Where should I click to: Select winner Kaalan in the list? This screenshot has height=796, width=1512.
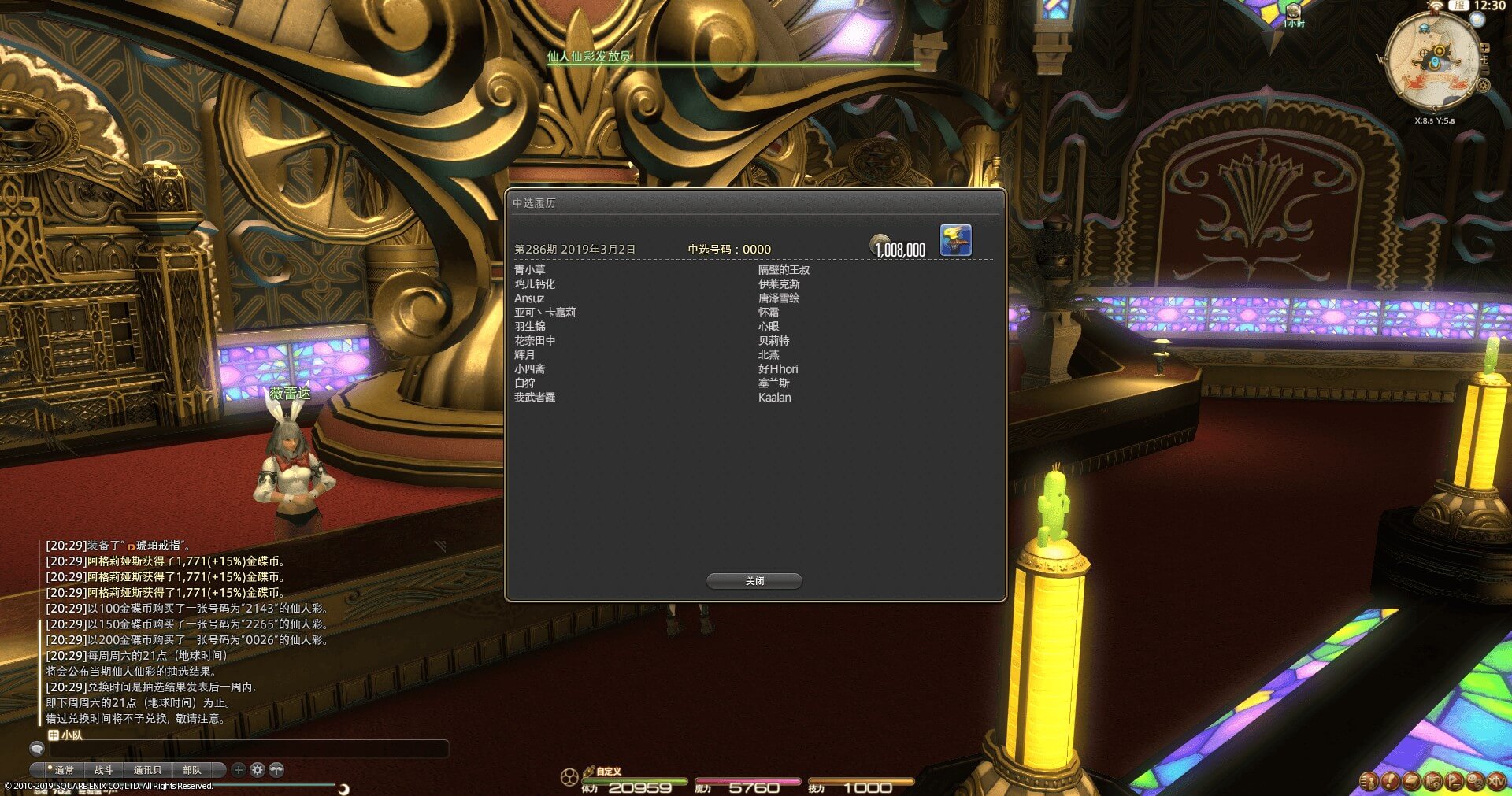click(x=774, y=398)
